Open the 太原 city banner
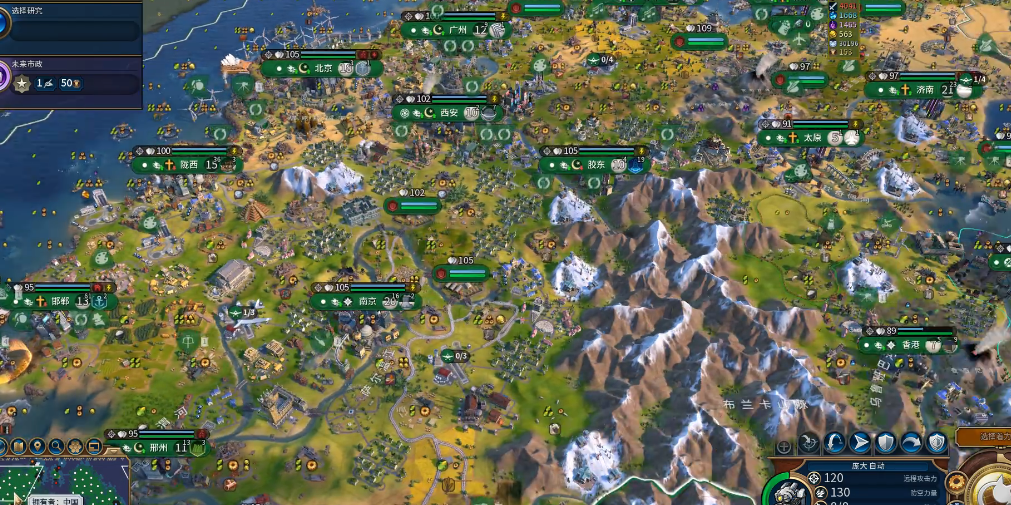 (x=811, y=138)
